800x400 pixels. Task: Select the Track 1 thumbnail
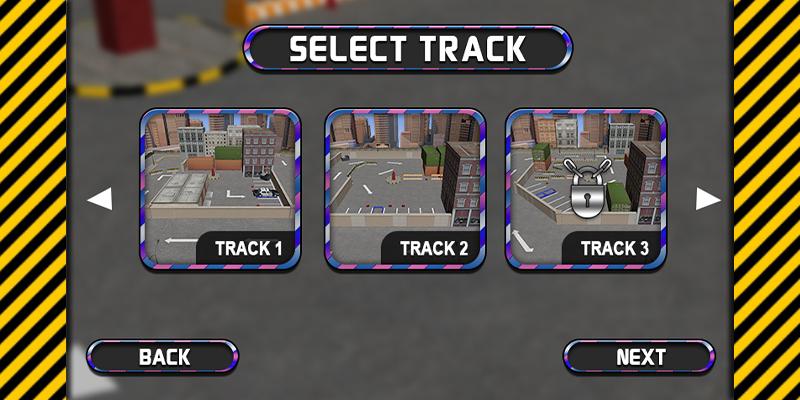click(220, 189)
